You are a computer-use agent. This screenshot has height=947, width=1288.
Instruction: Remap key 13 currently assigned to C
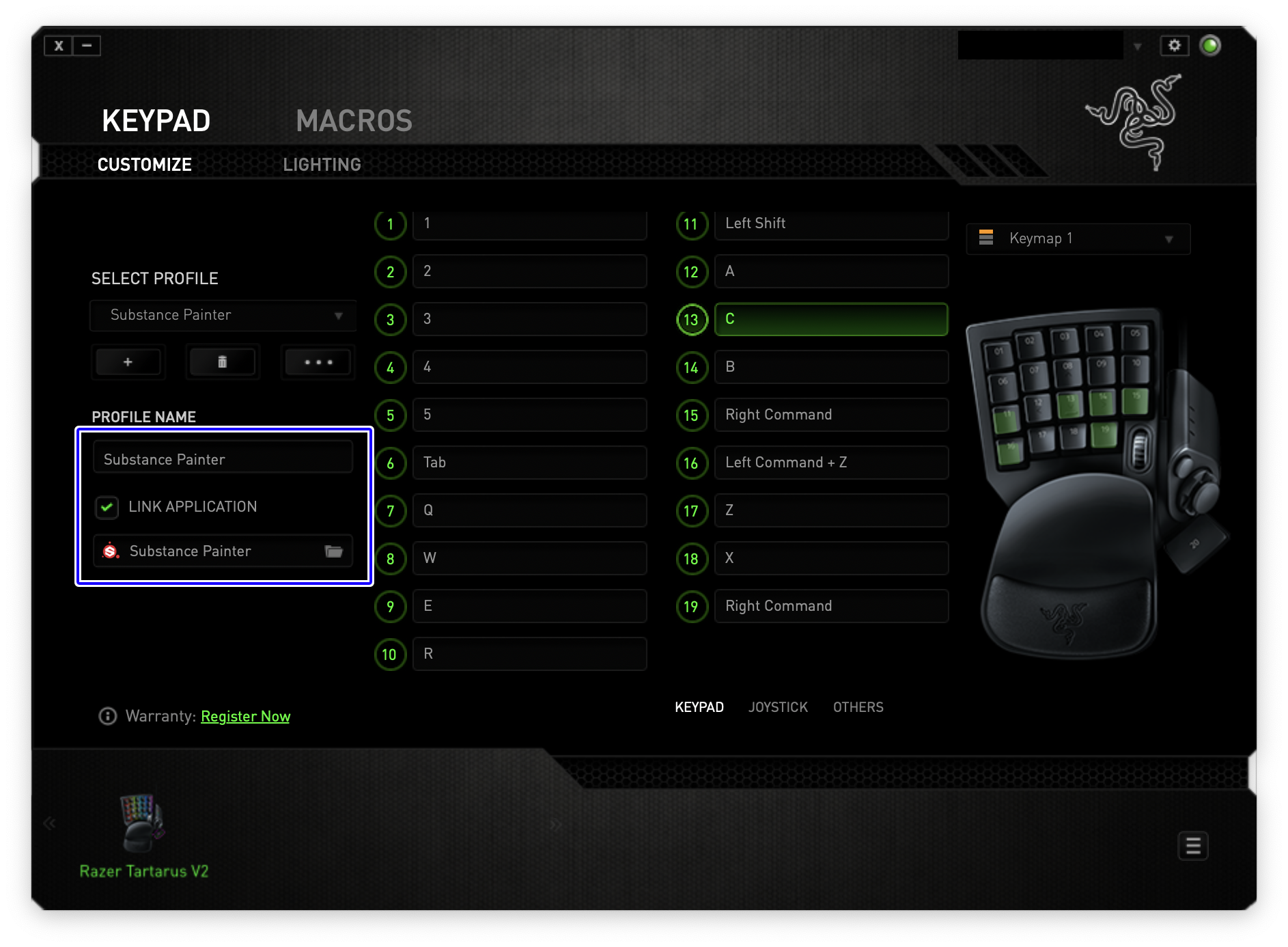point(830,319)
